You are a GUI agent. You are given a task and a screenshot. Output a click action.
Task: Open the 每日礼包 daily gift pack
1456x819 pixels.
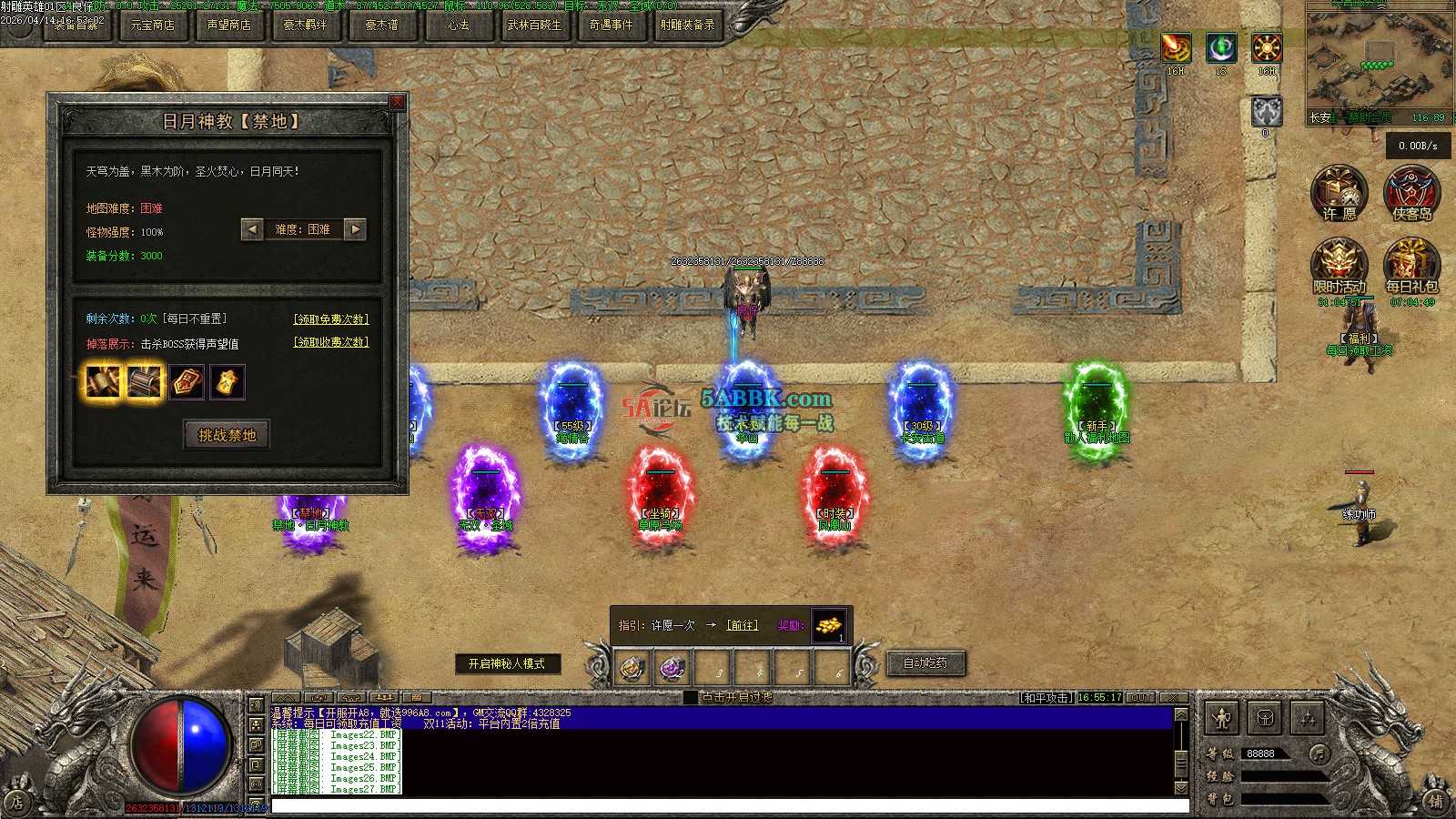coord(1411,265)
